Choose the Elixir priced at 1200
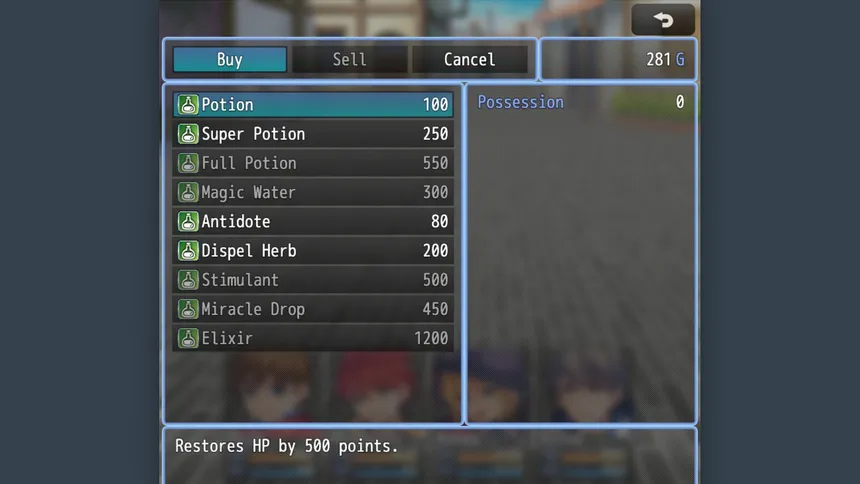The width and height of the screenshot is (860, 484). 313,338
